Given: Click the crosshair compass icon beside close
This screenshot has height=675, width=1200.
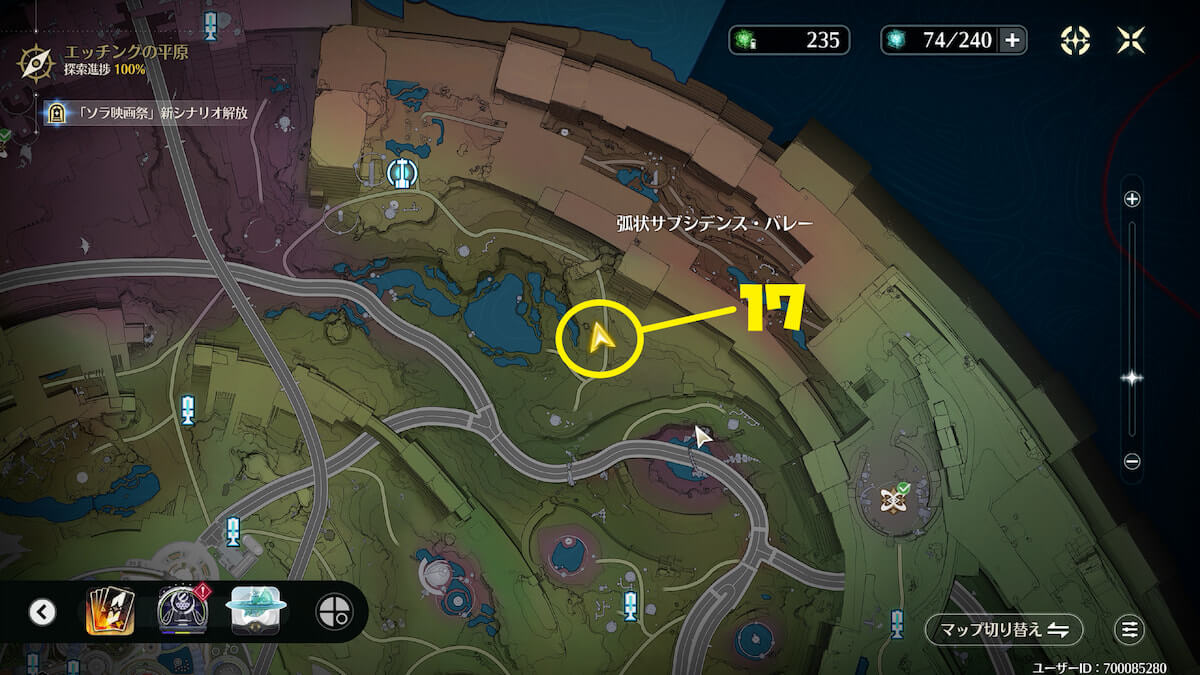Looking at the screenshot, I should [x=1075, y=40].
